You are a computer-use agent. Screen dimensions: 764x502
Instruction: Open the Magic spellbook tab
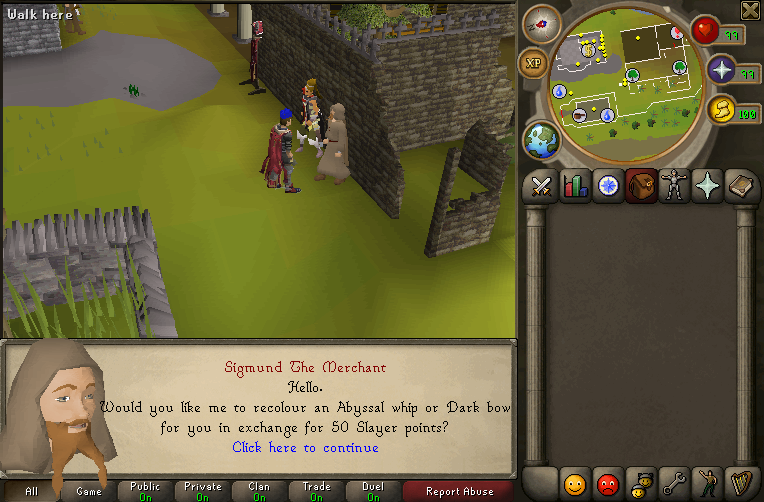pyautogui.click(x=740, y=187)
